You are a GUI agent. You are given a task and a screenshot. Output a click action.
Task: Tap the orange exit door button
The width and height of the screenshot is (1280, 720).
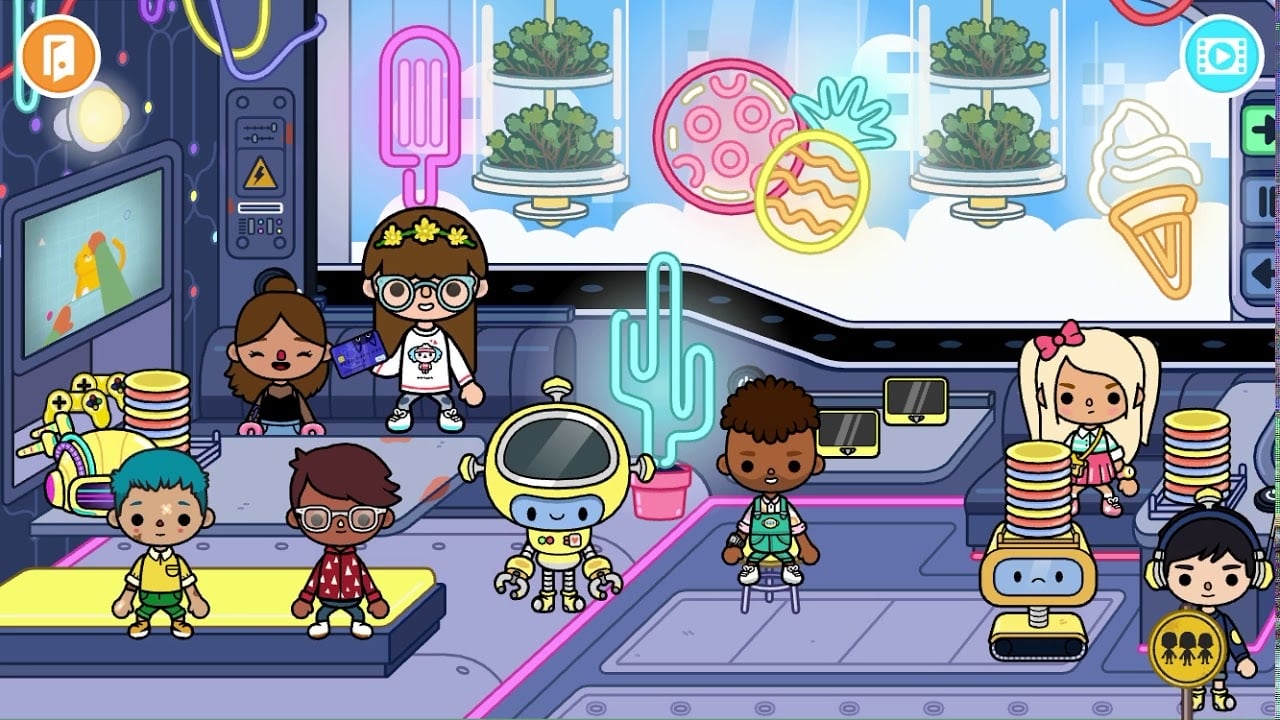58,55
